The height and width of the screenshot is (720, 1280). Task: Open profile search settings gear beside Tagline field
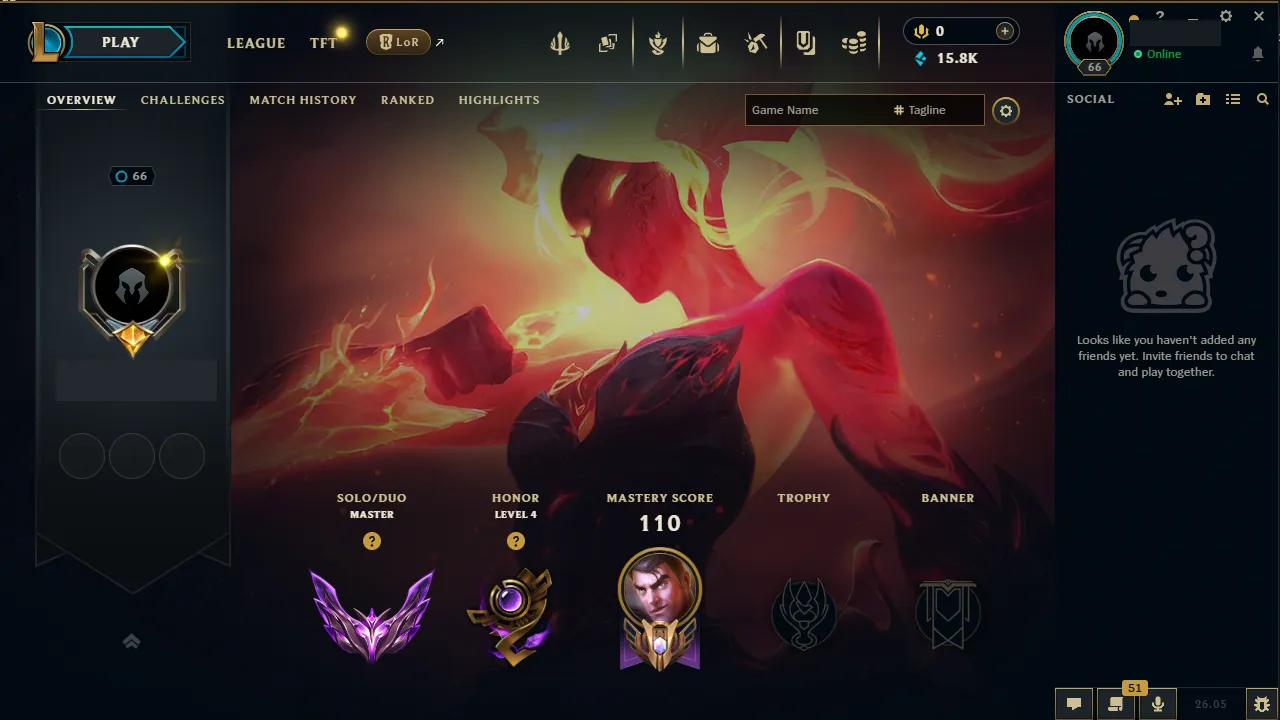(x=1006, y=110)
